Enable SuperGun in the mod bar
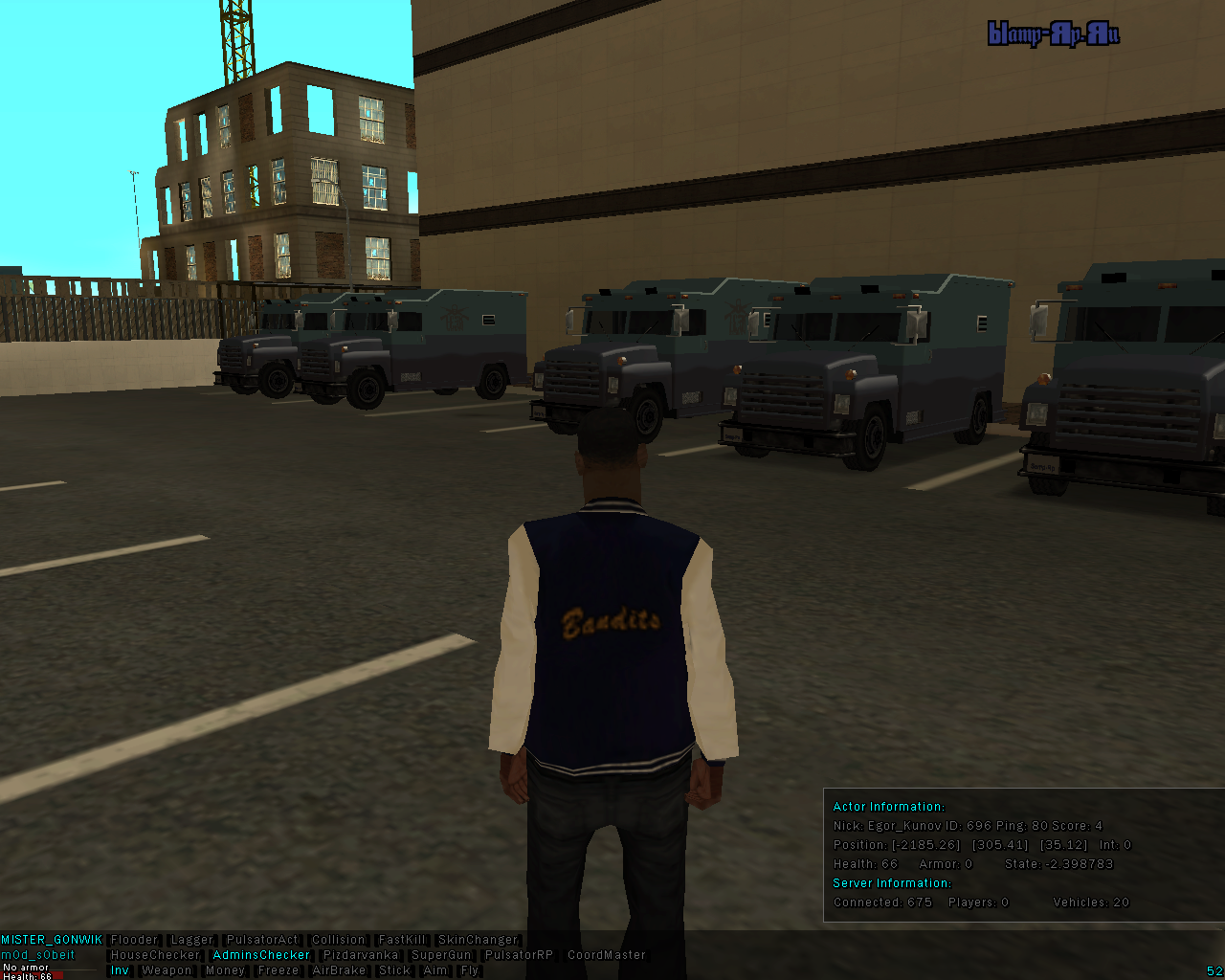Viewport: 1225px width, 980px height. pos(441,955)
